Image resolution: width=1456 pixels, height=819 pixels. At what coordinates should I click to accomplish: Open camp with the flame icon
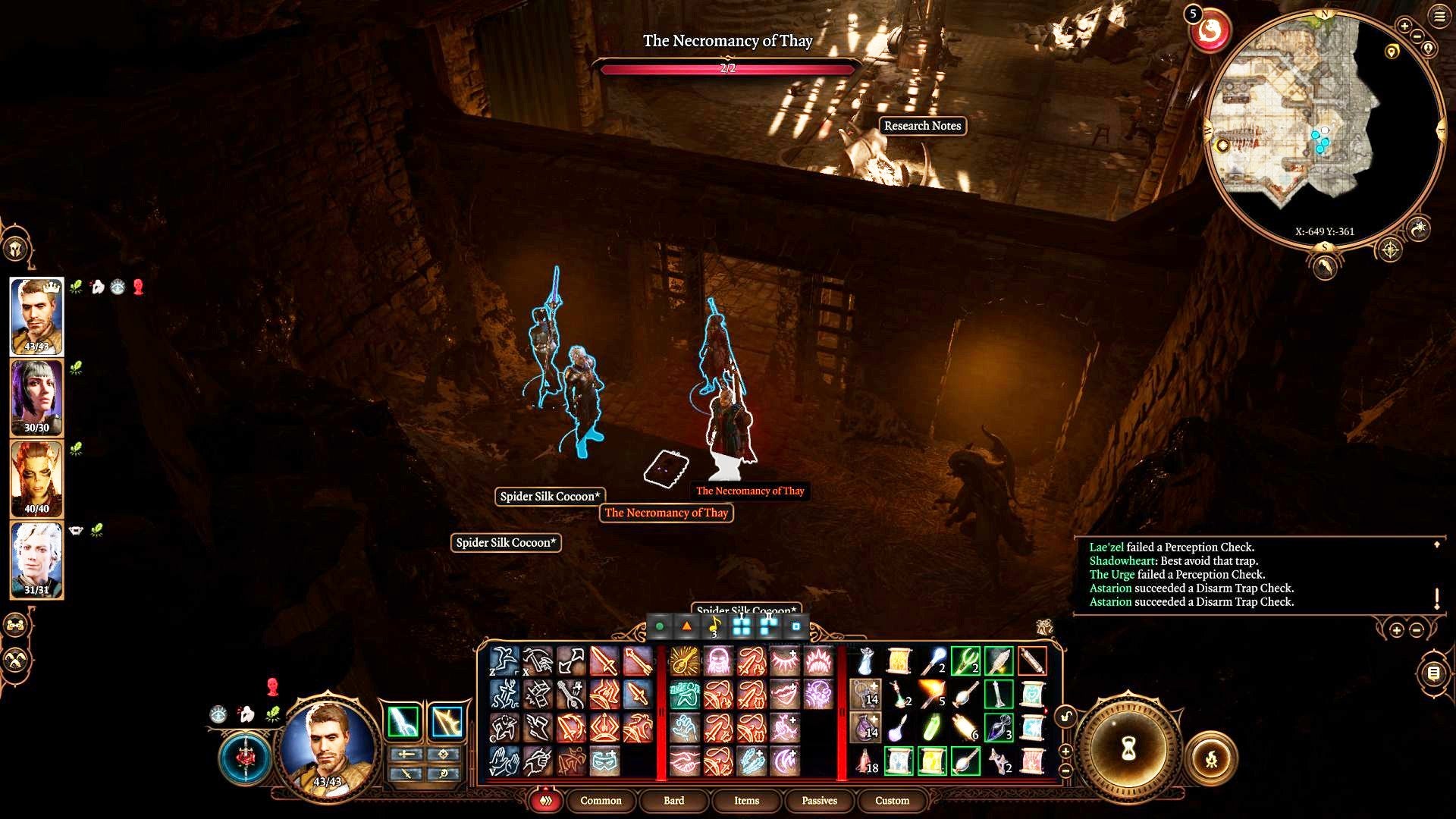tap(1213, 761)
